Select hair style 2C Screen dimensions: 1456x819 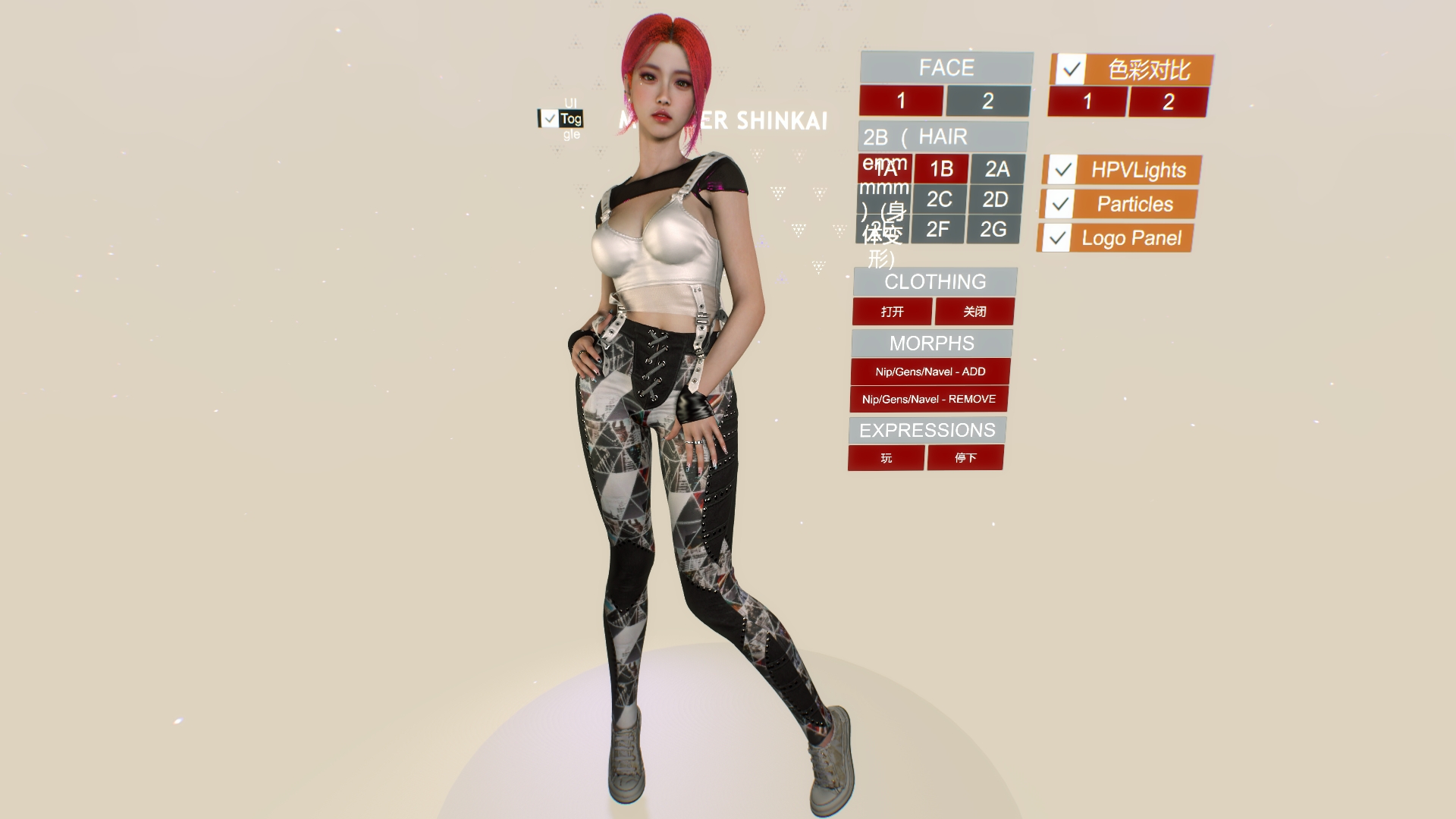[940, 199]
